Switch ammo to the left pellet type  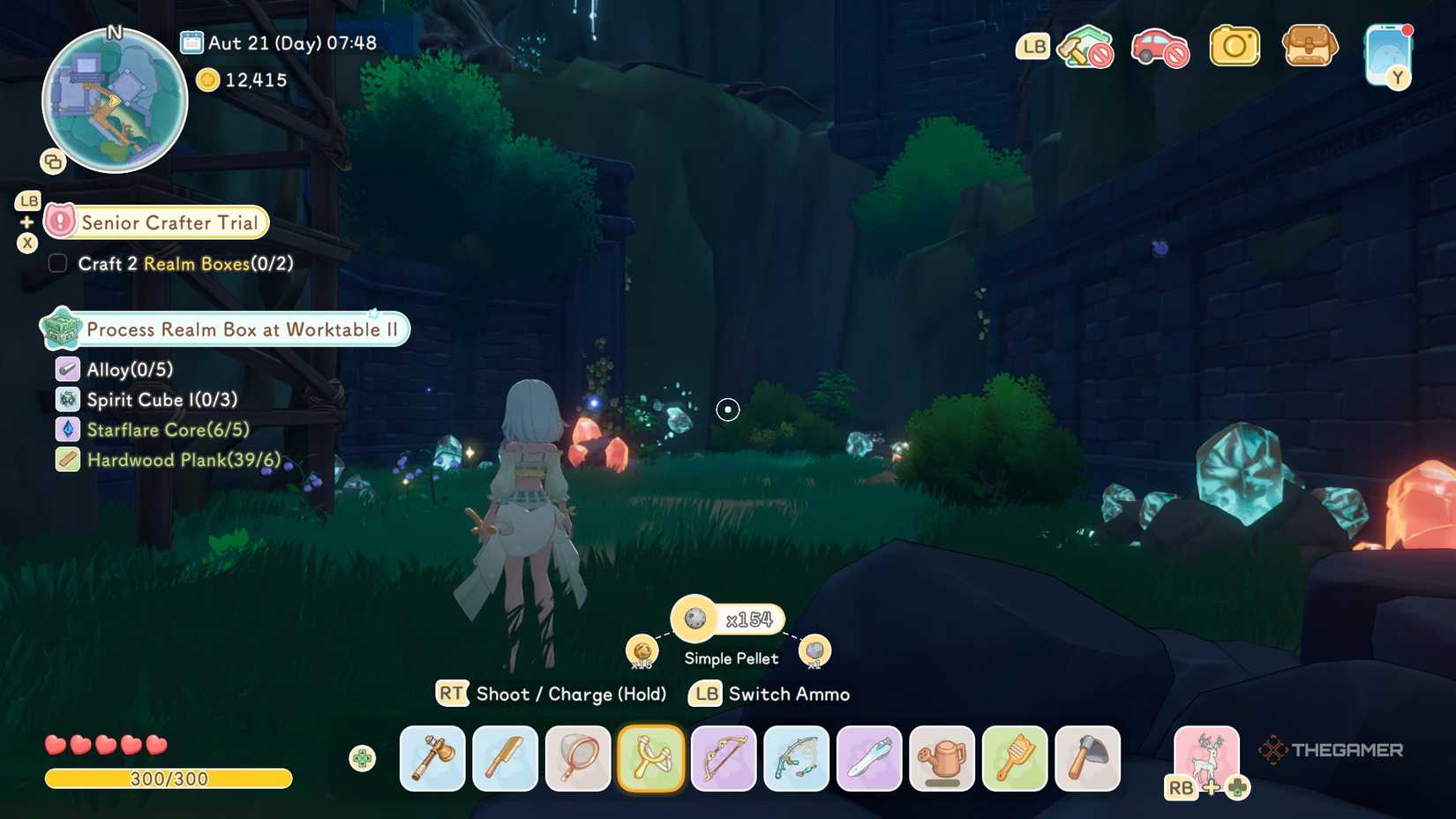(643, 650)
